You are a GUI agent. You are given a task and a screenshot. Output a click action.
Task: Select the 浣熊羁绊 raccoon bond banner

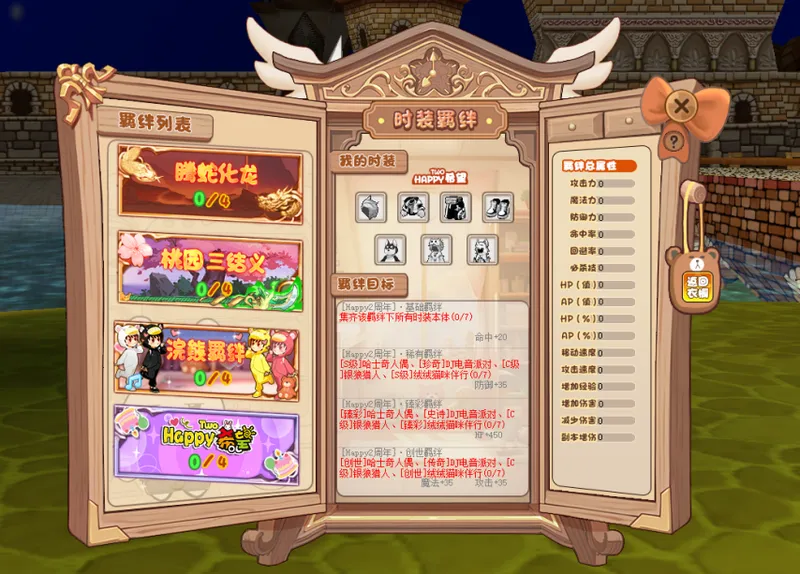[210, 359]
